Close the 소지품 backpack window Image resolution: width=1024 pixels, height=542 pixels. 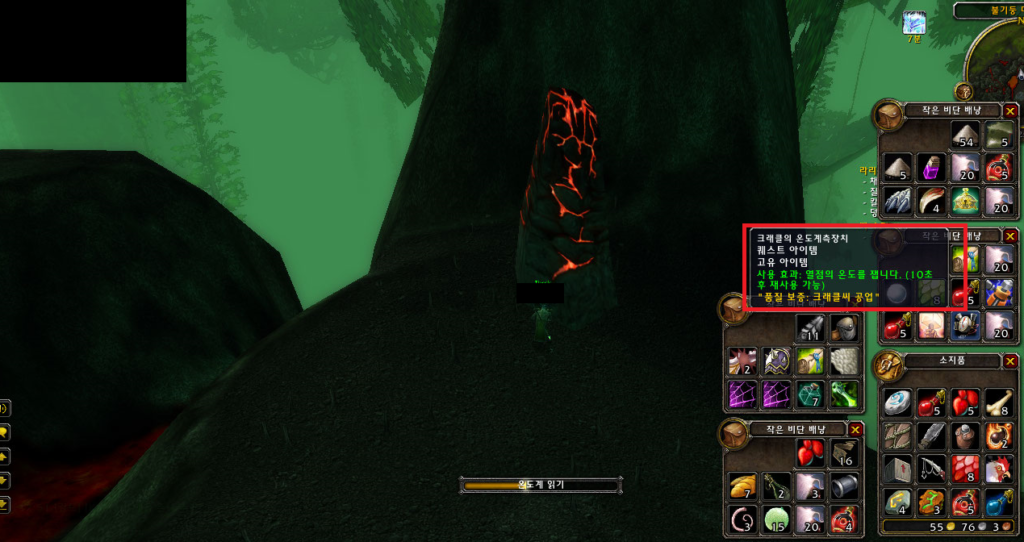click(x=1010, y=361)
